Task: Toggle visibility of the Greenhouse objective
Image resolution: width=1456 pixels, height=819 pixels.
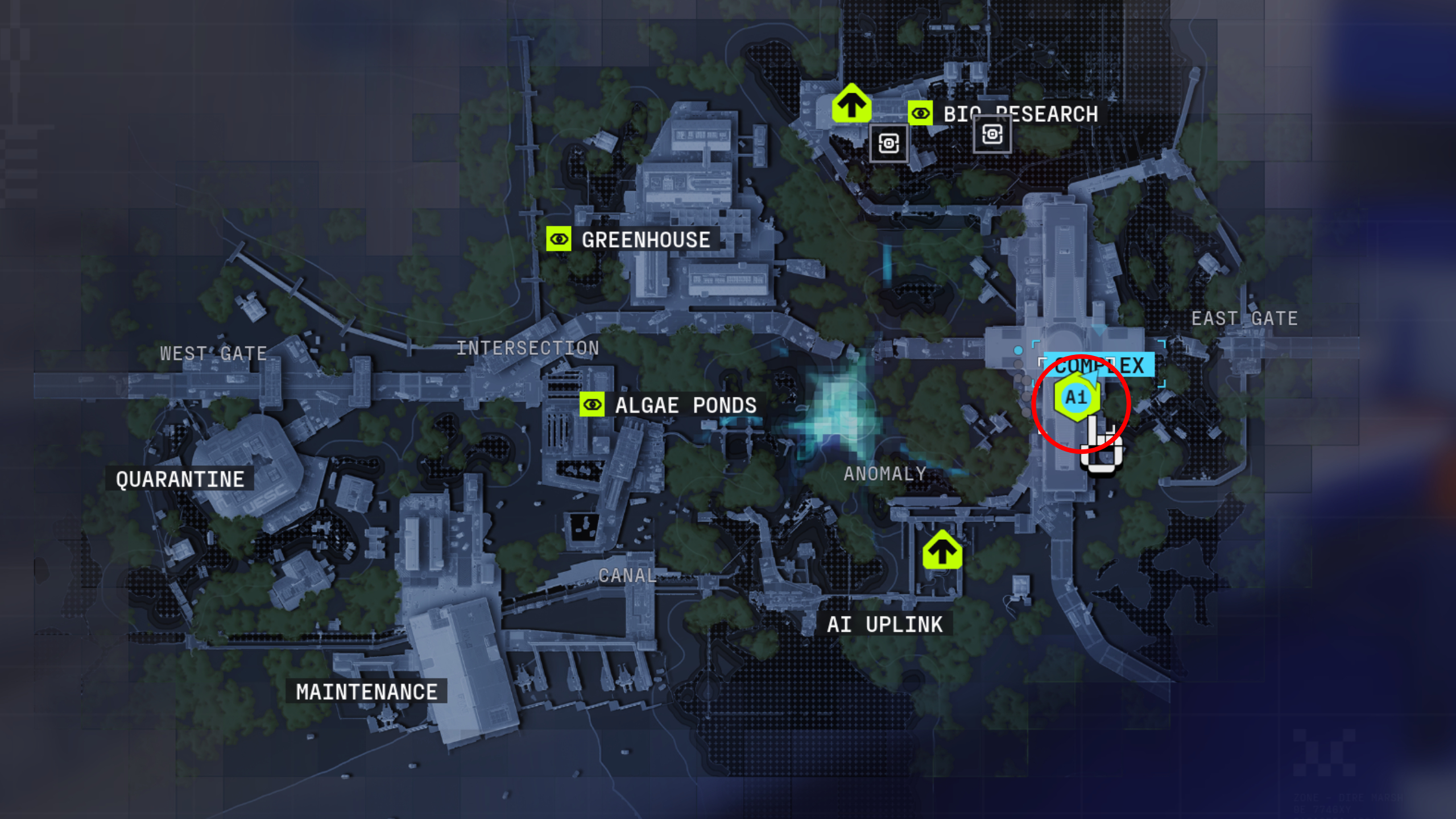Action: [x=560, y=239]
